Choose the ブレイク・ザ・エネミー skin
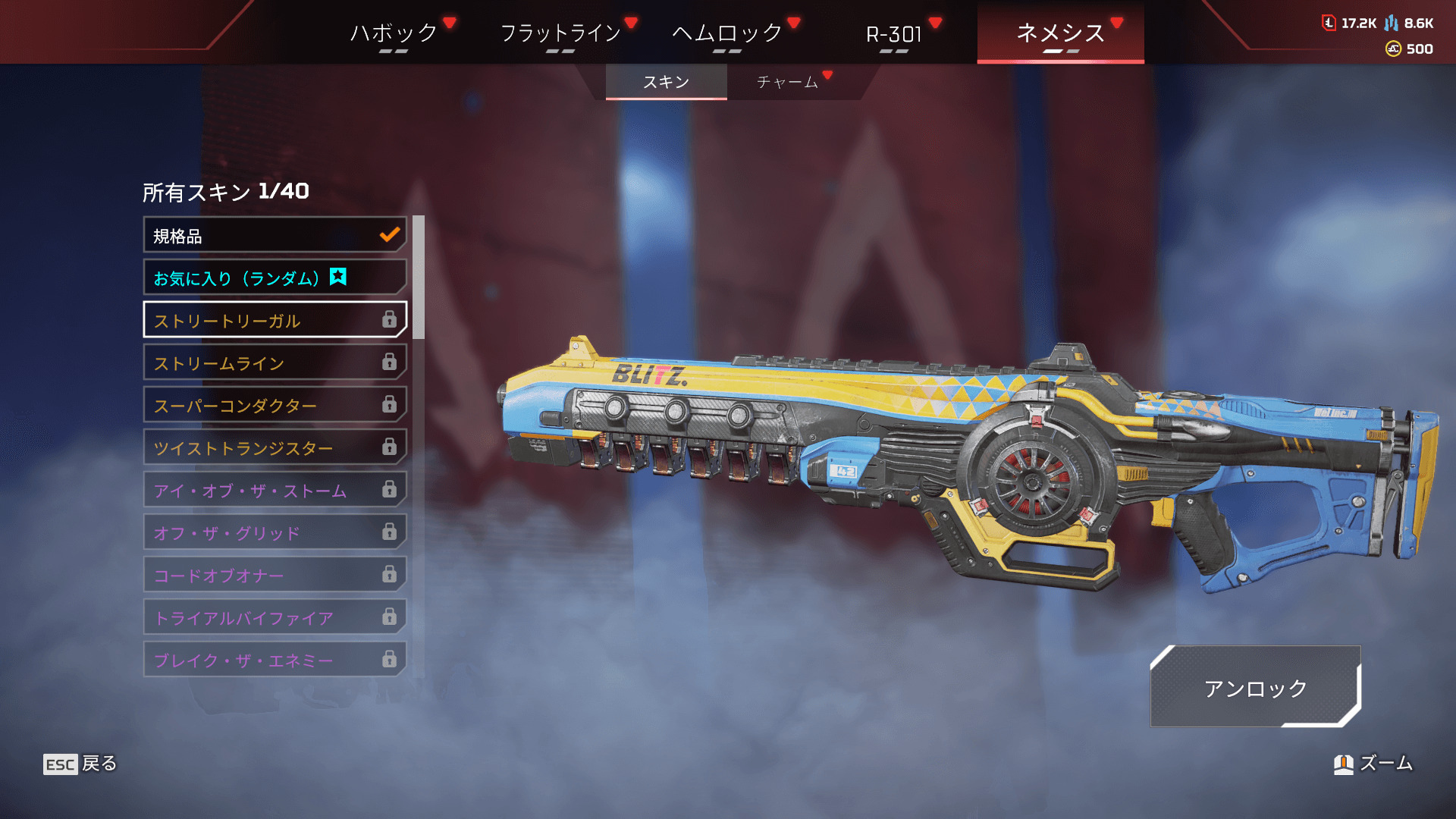The height and width of the screenshot is (819, 1456). (275, 661)
